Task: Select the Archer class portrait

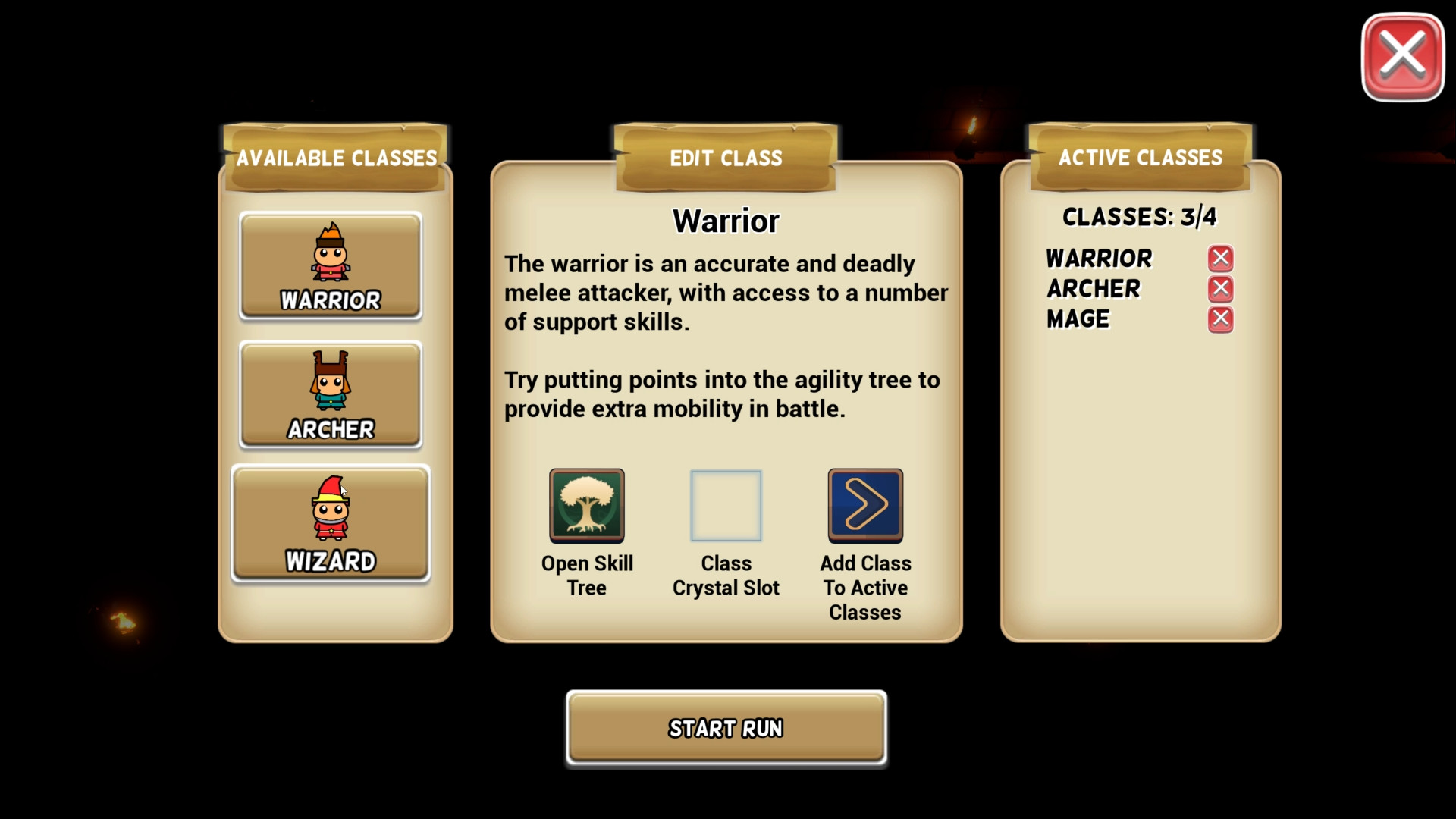Action: tap(330, 395)
